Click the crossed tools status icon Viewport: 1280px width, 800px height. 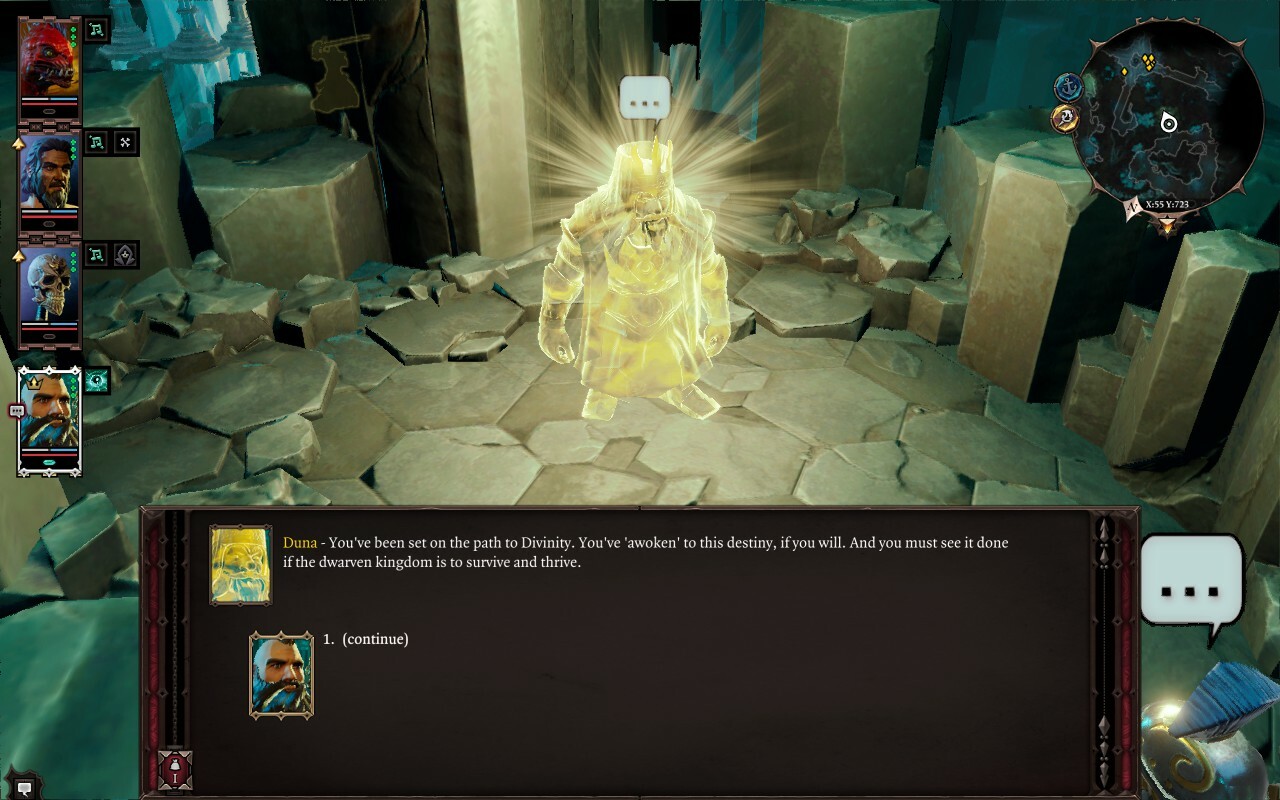tap(125, 142)
